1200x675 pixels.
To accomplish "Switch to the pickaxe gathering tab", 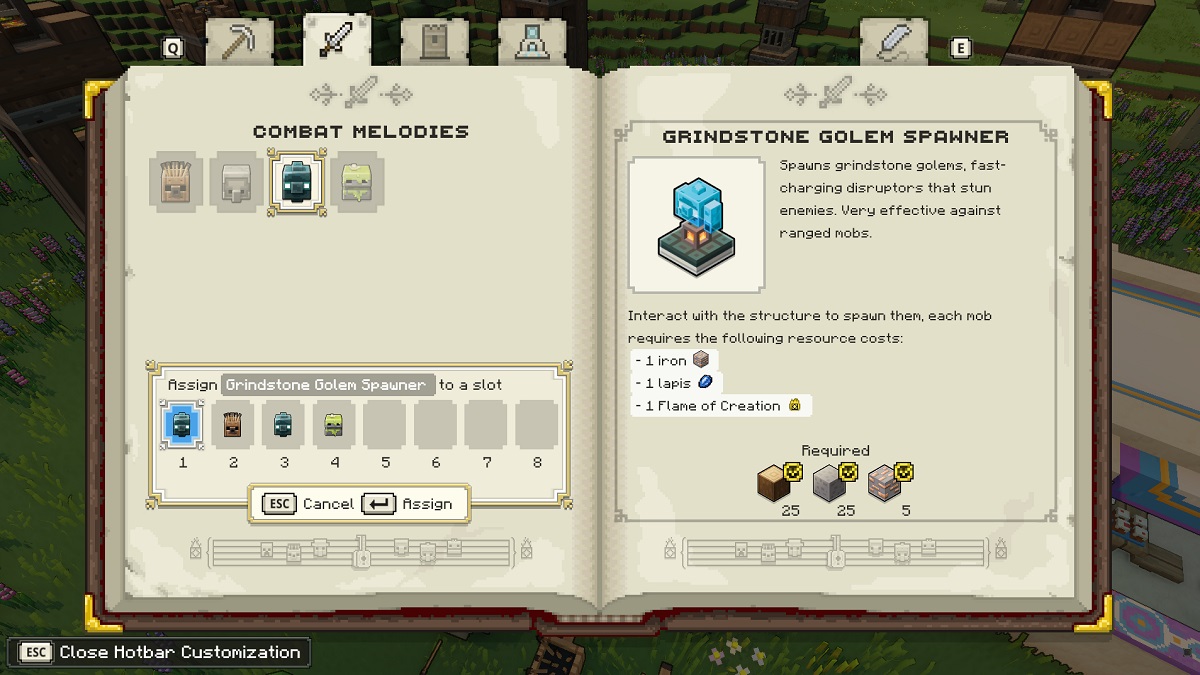I will (239, 42).
